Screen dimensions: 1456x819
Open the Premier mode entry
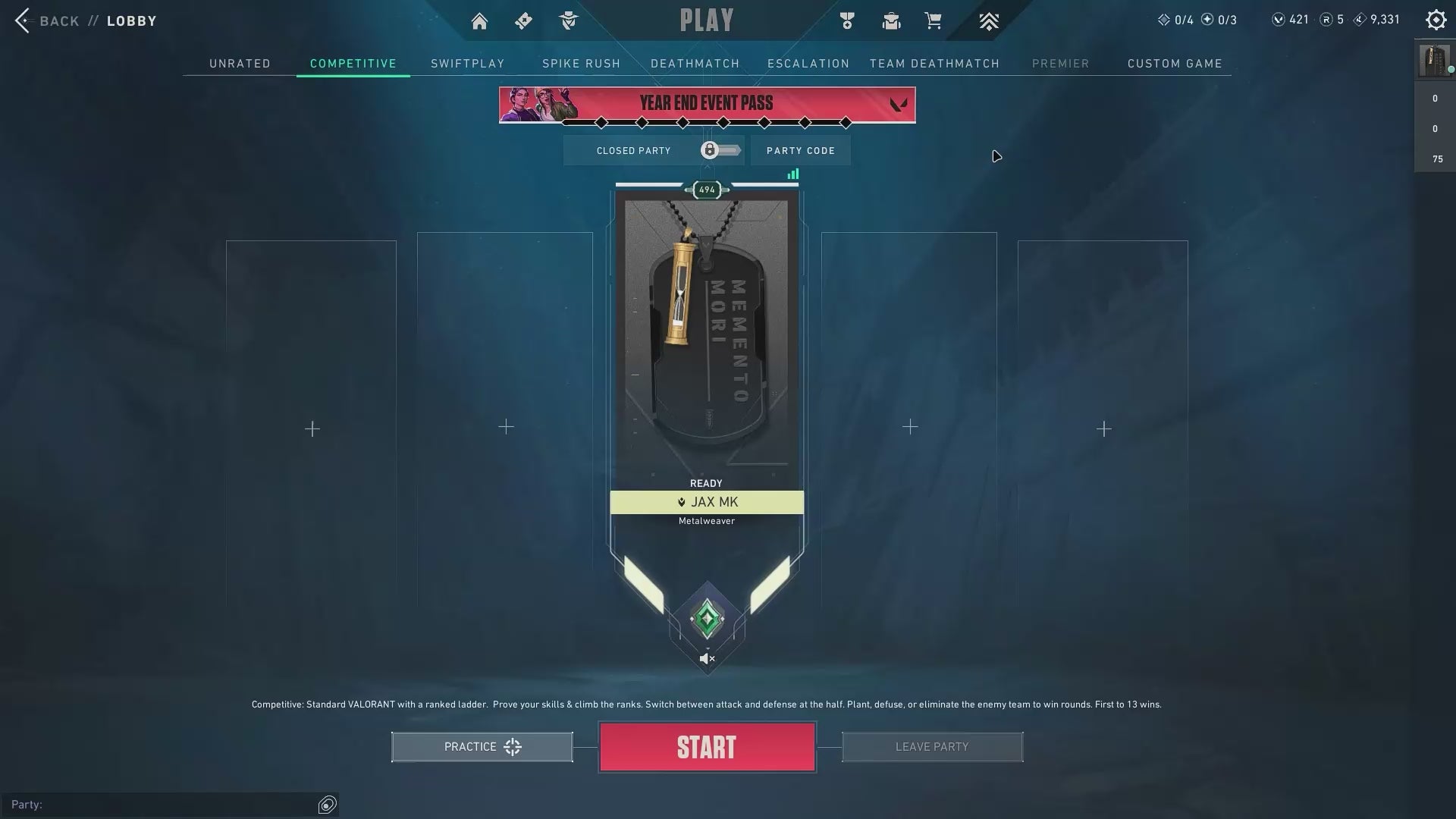[1061, 64]
